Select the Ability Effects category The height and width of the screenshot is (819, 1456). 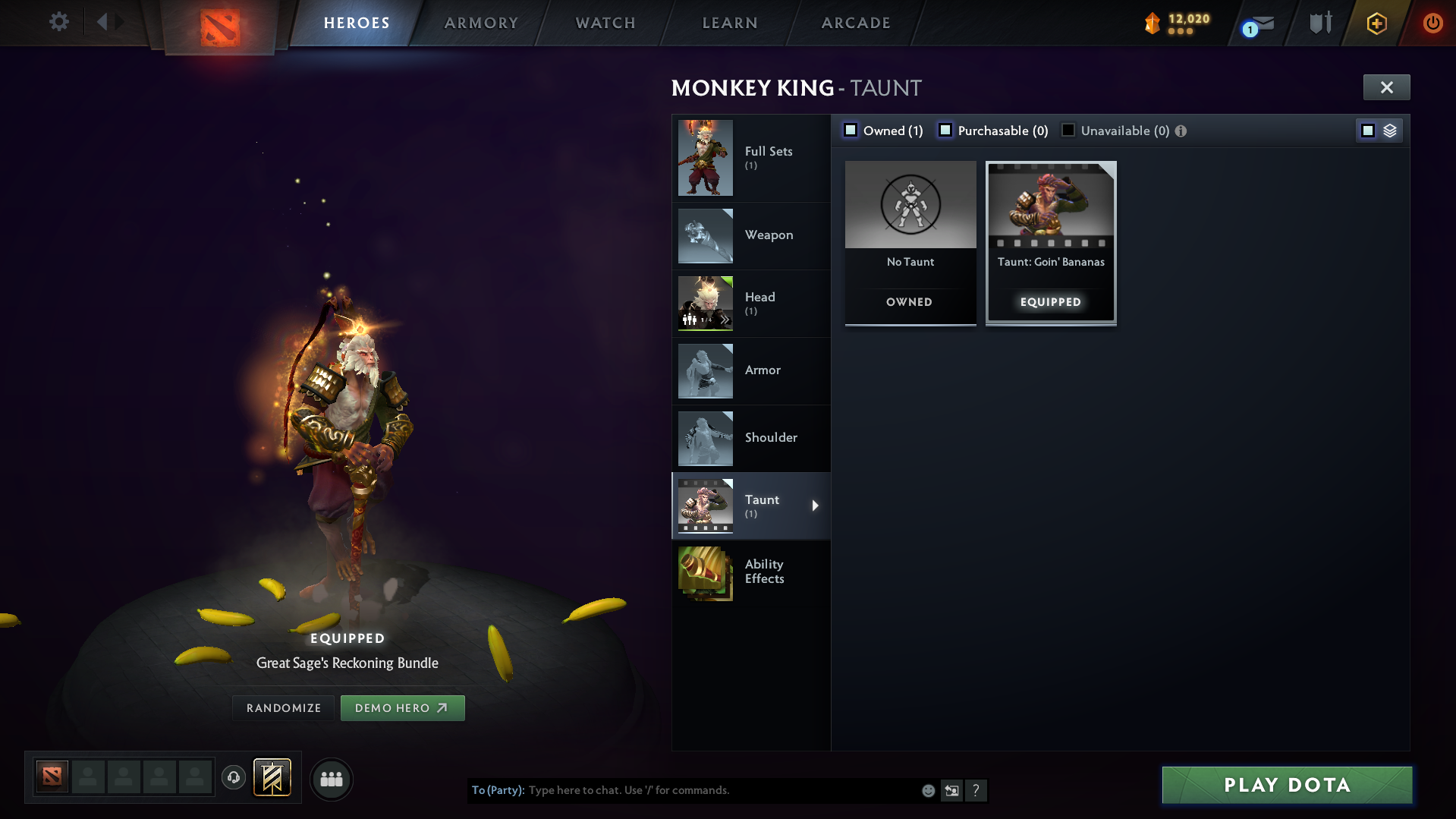click(x=751, y=573)
